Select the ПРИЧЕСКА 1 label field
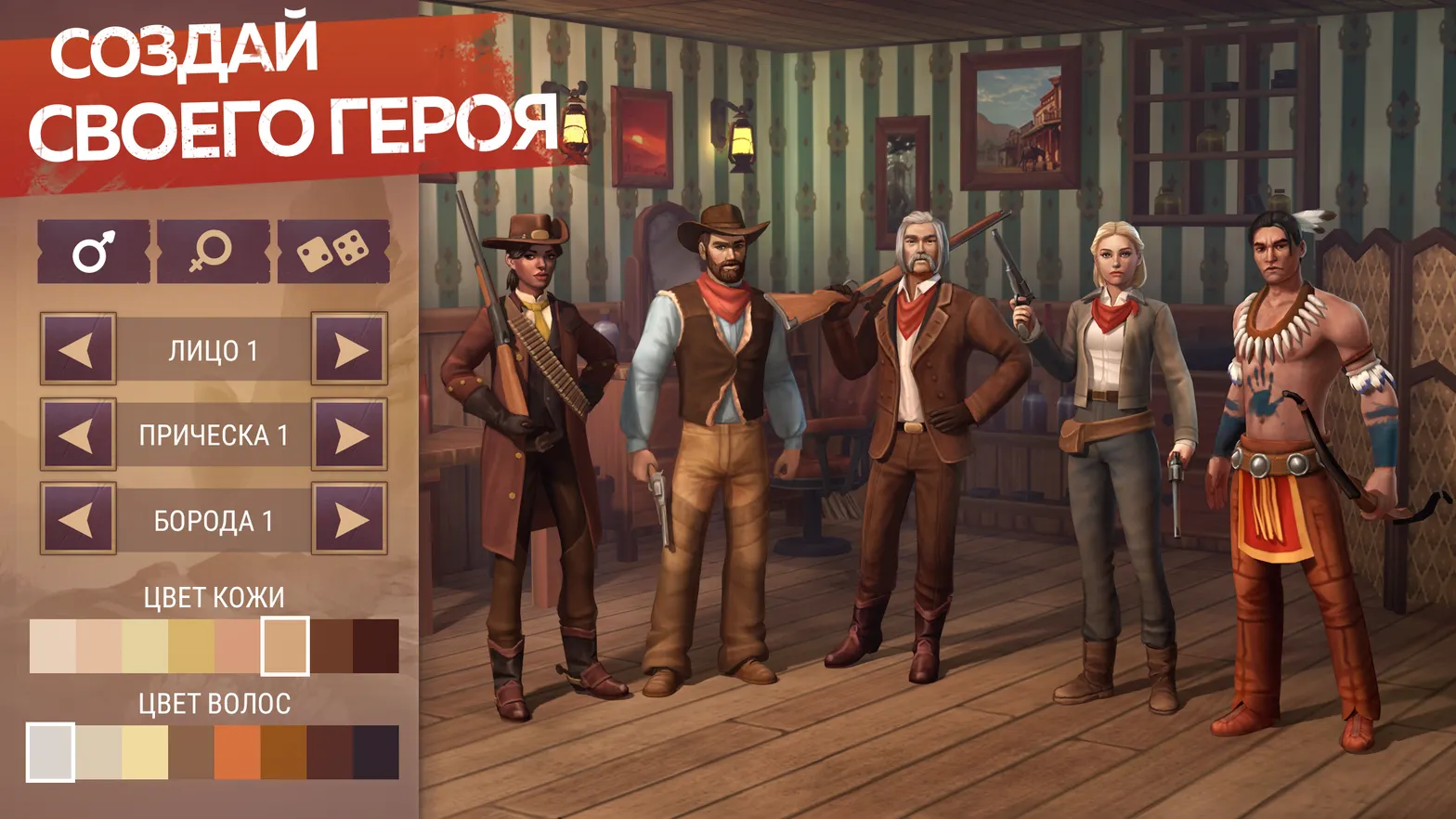1456x819 pixels. (x=213, y=435)
